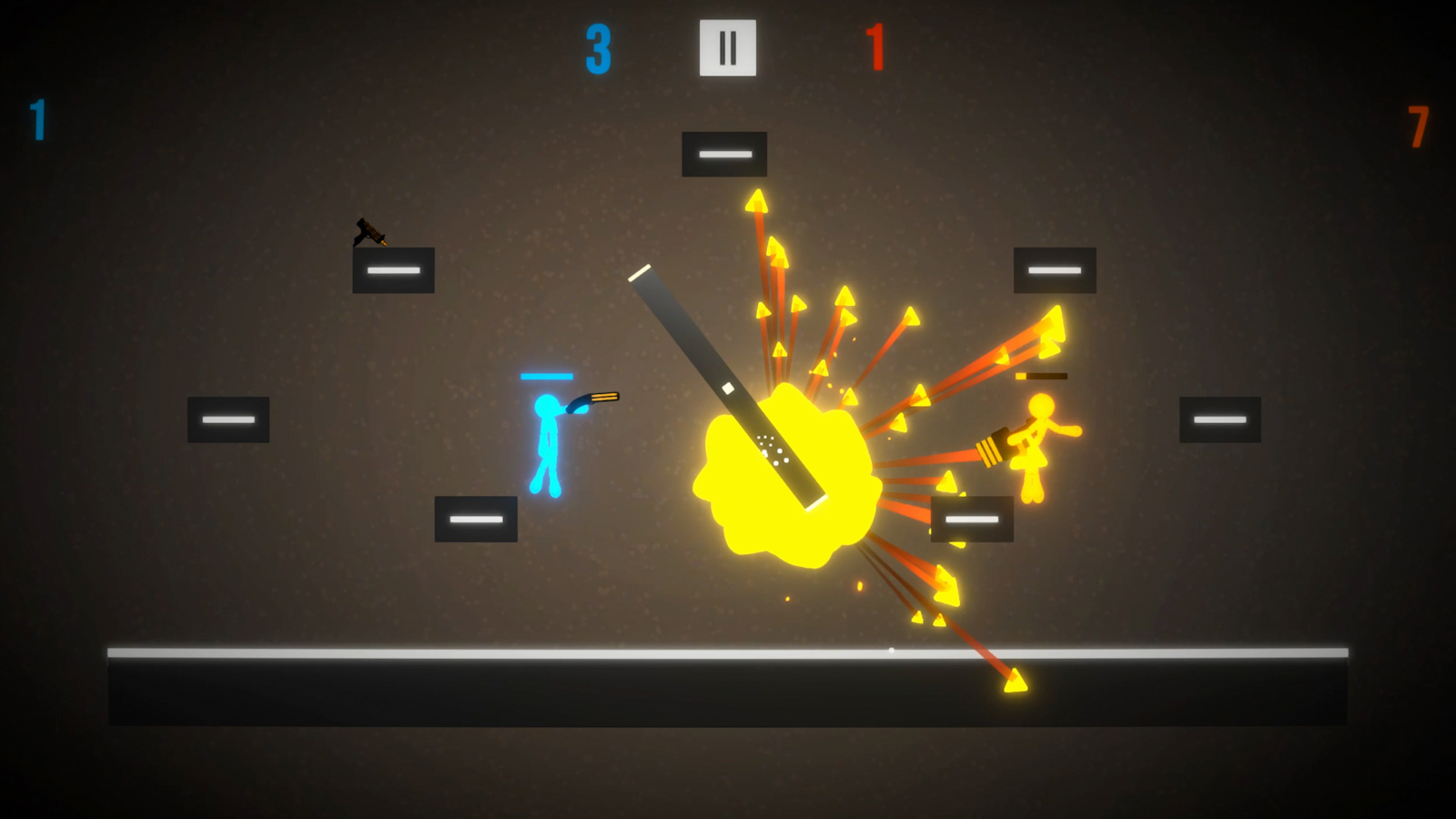Click the rightmost floating platform

1219,419
